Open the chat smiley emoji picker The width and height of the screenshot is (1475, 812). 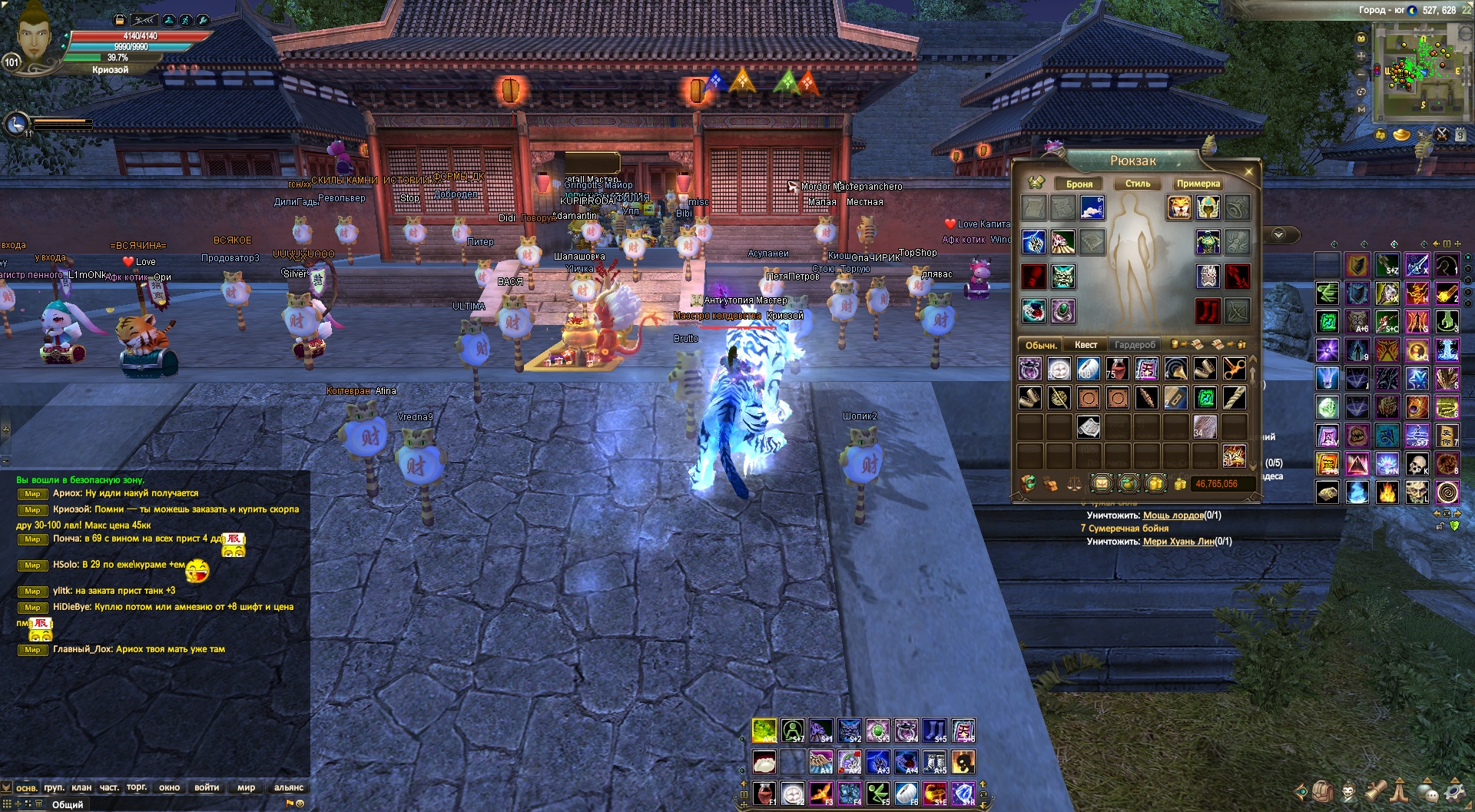(x=300, y=804)
